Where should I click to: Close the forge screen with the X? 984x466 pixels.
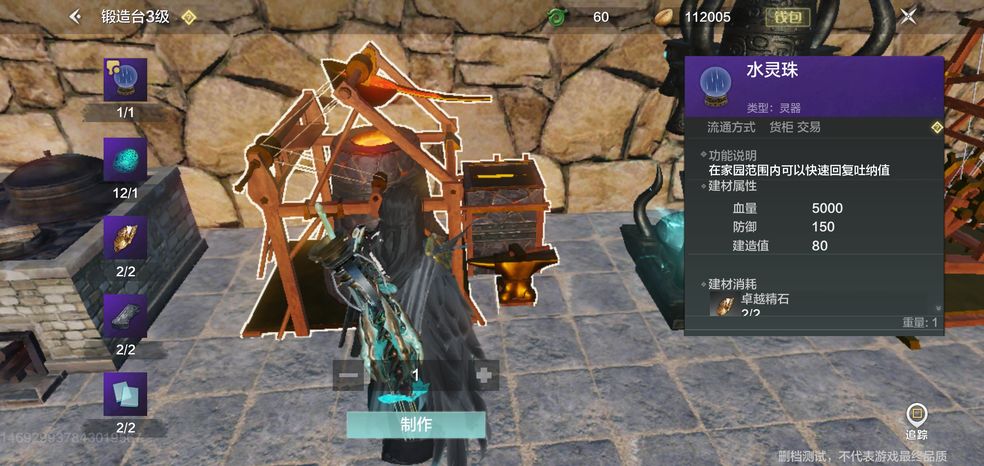[908, 16]
